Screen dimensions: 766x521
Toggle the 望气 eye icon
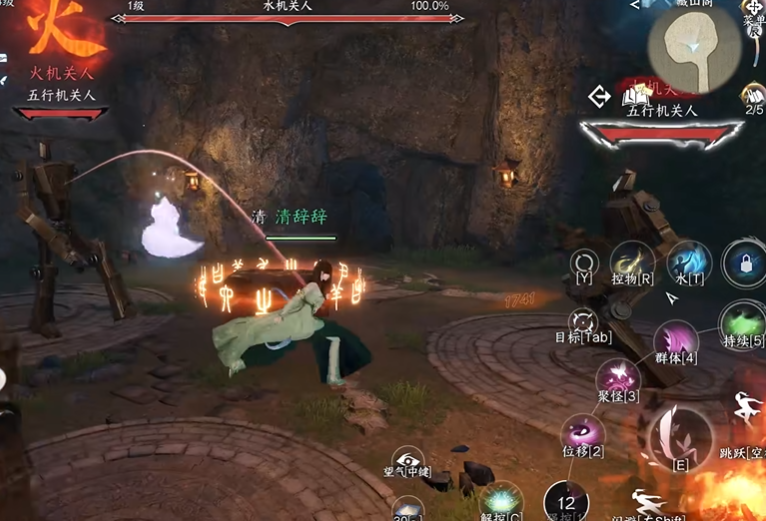tap(408, 459)
